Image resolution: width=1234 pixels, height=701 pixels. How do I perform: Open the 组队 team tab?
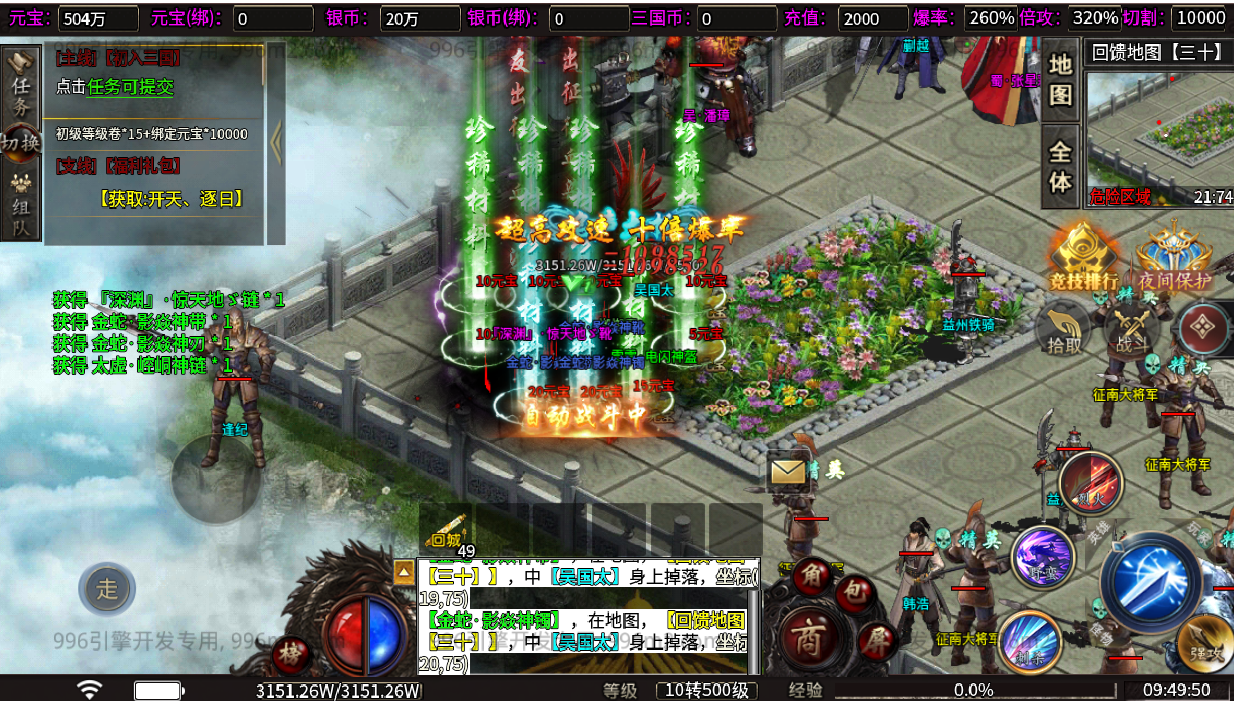pos(21,206)
